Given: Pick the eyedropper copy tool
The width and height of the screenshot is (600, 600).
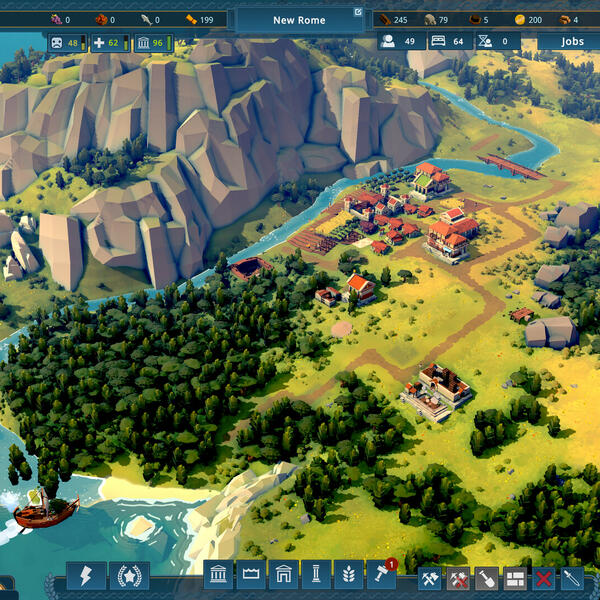Looking at the screenshot, I should coord(572,577).
